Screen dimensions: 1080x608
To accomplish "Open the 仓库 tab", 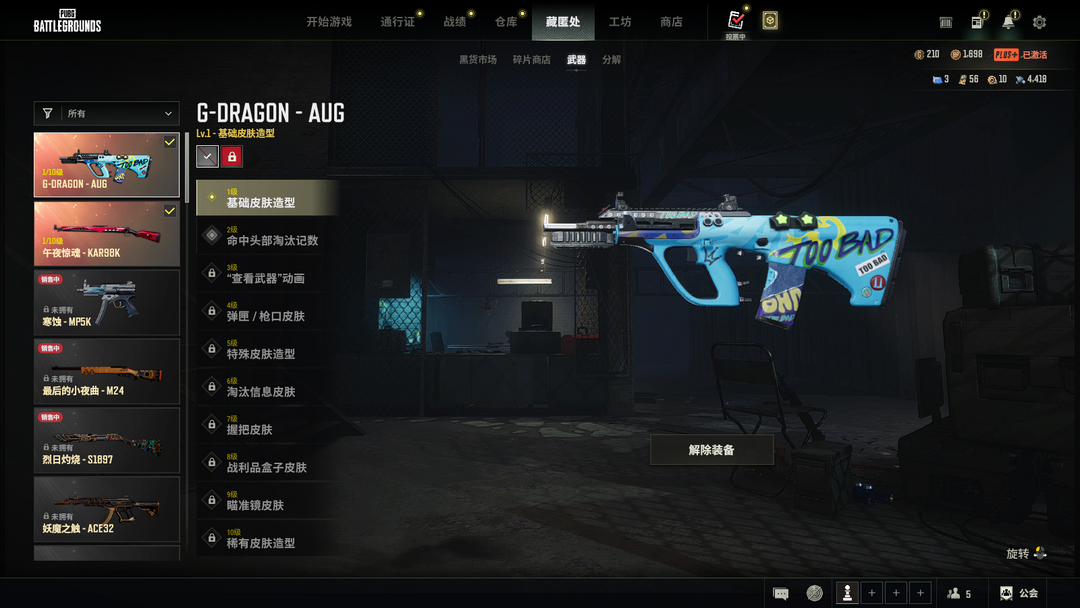I will point(506,22).
